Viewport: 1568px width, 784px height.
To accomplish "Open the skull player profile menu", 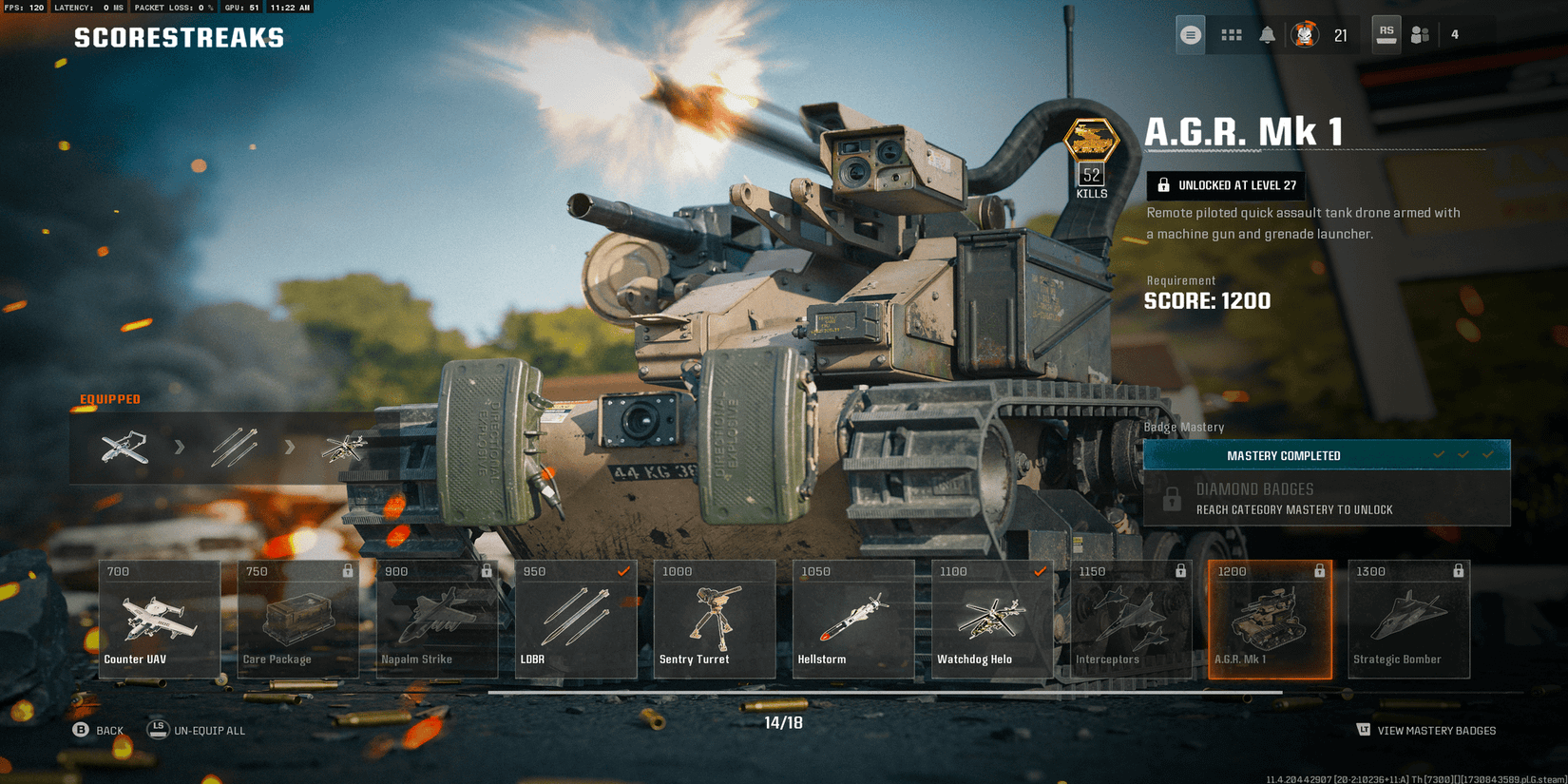I will pyautogui.click(x=1306, y=34).
